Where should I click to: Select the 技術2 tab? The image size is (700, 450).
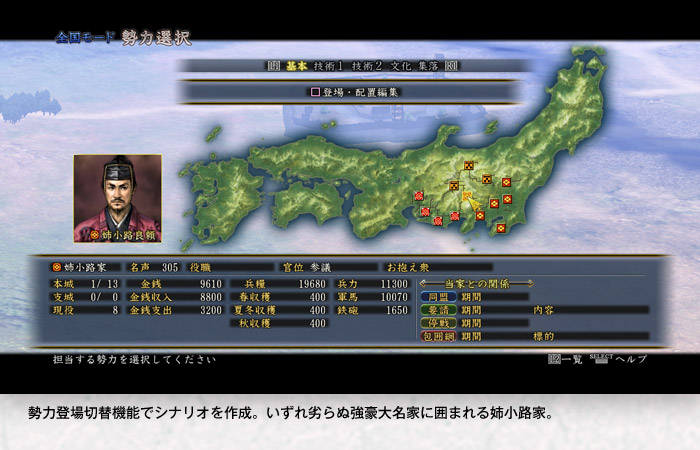(x=365, y=66)
